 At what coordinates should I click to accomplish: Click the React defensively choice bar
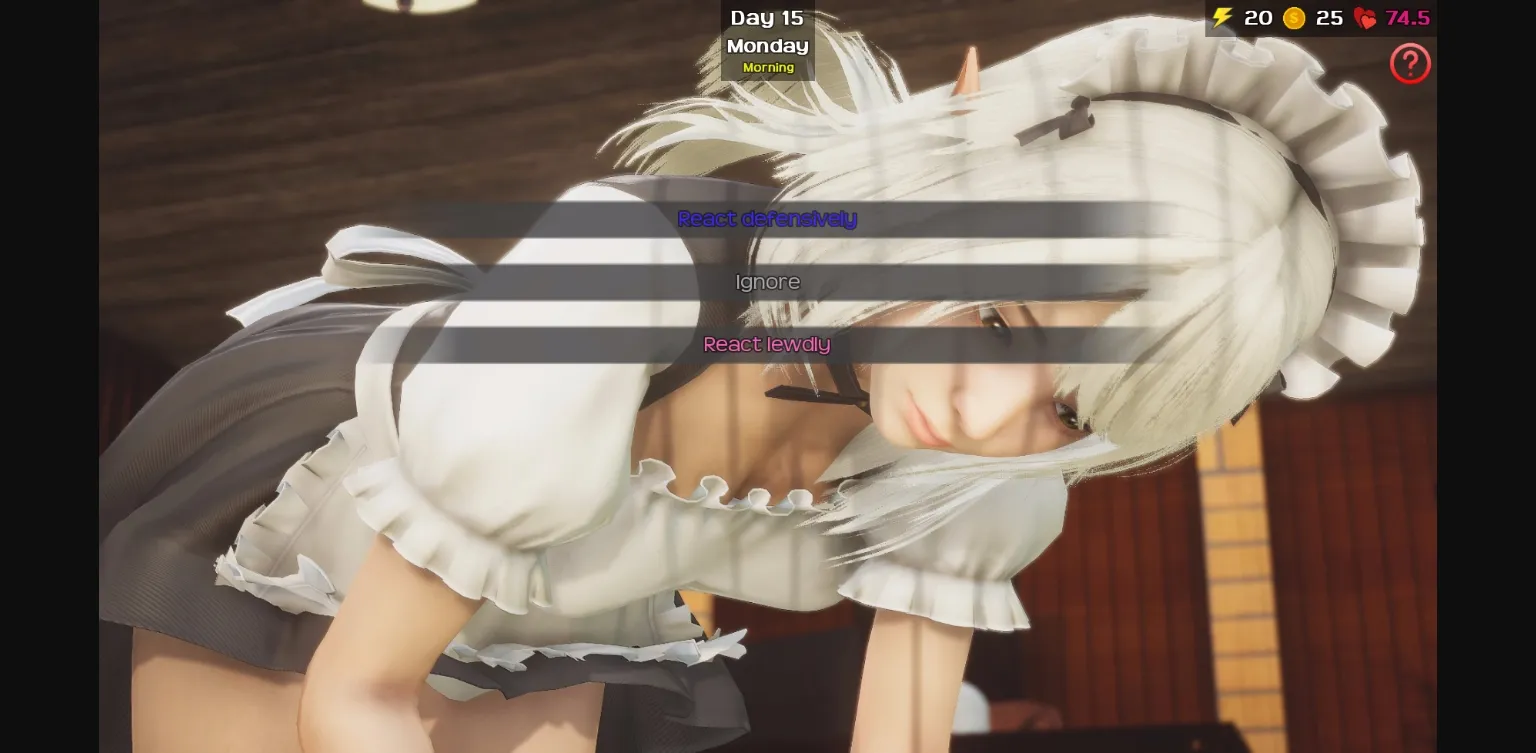(767, 219)
